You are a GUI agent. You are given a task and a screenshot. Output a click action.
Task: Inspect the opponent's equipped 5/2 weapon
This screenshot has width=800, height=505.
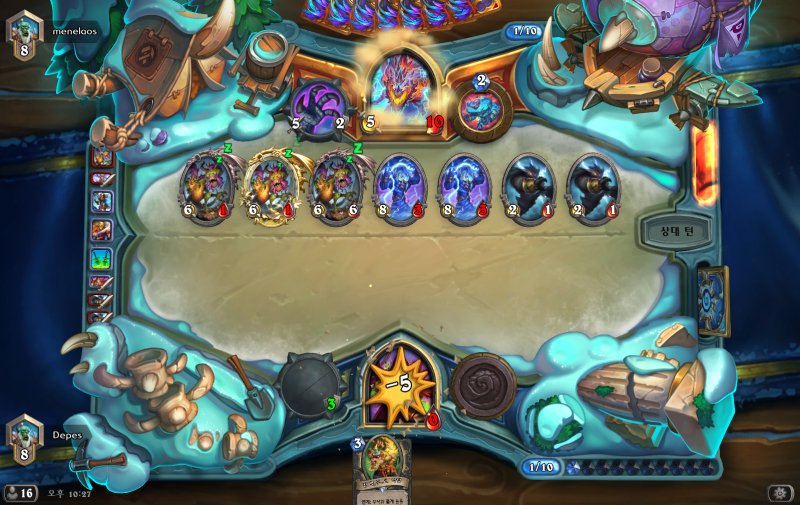(318, 107)
